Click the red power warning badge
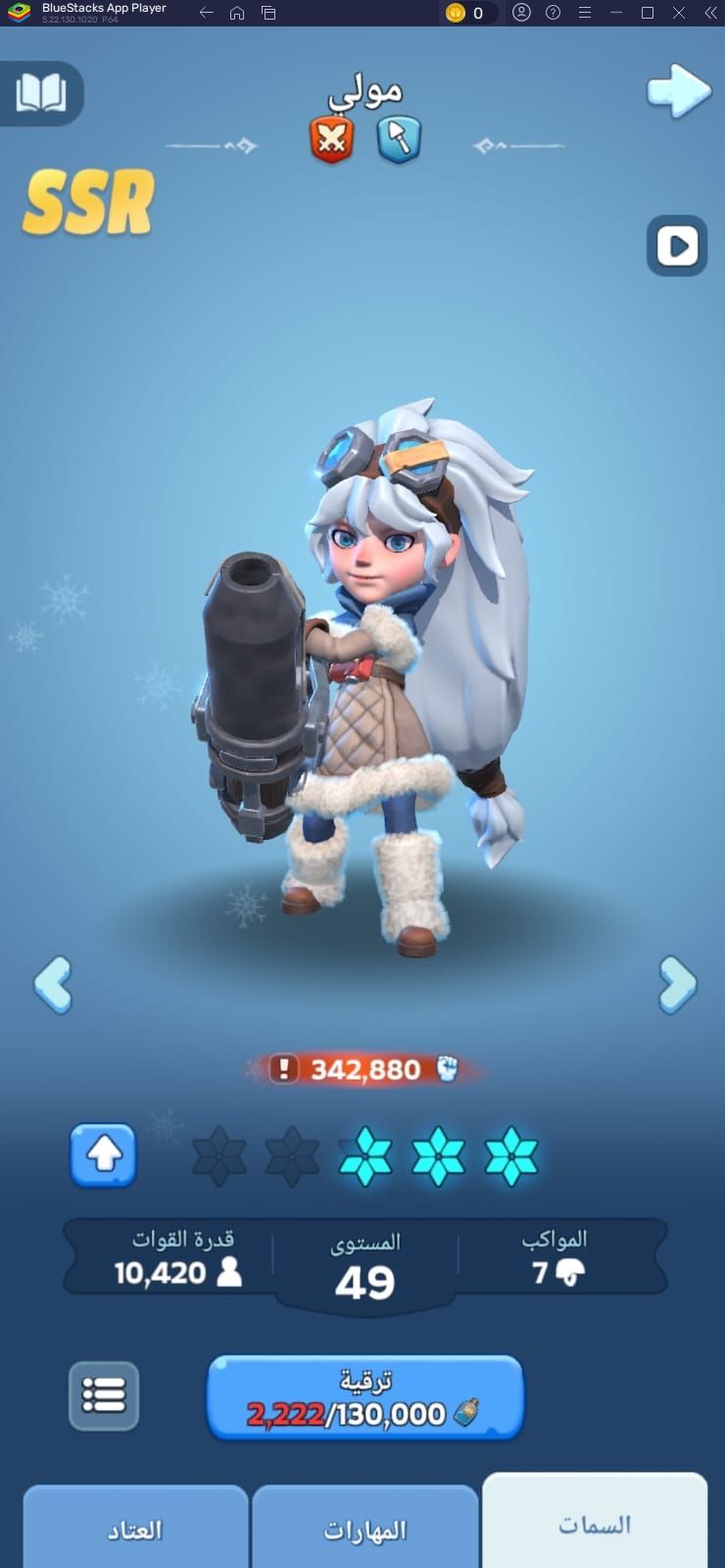Viewport: 725px width, 1568px height. [284, 1068]
